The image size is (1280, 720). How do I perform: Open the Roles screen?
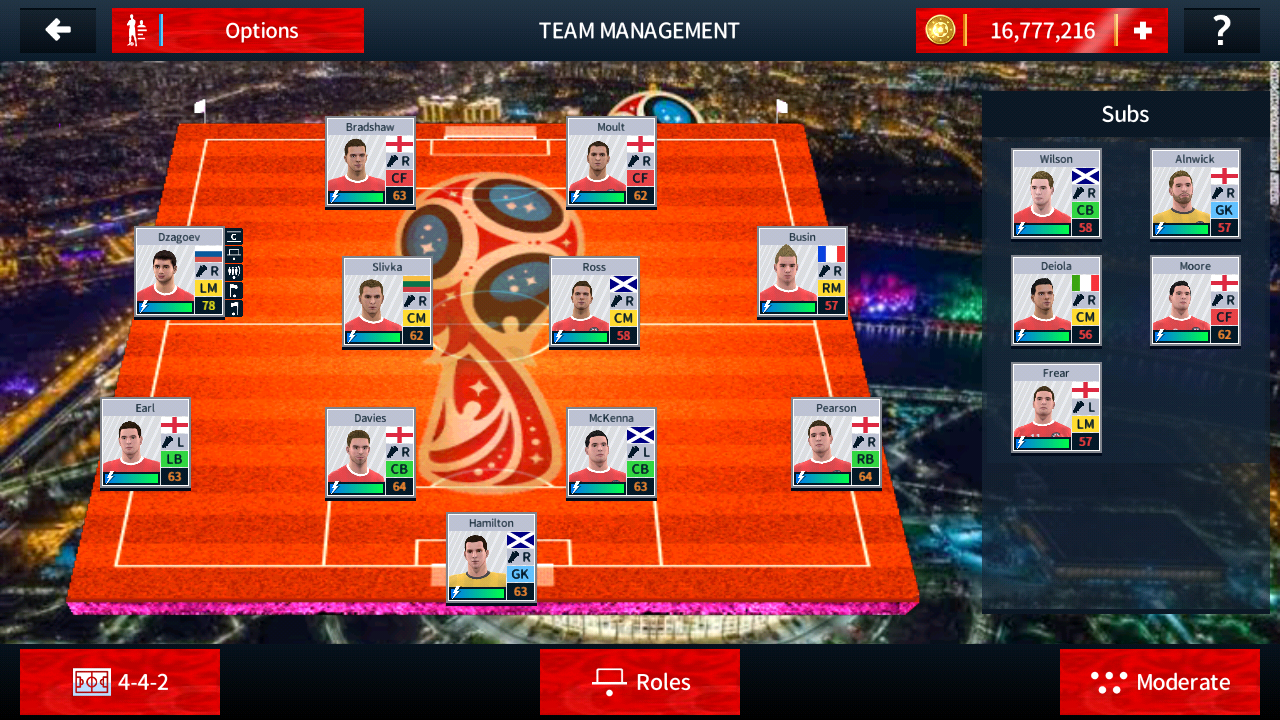(640, 682)
